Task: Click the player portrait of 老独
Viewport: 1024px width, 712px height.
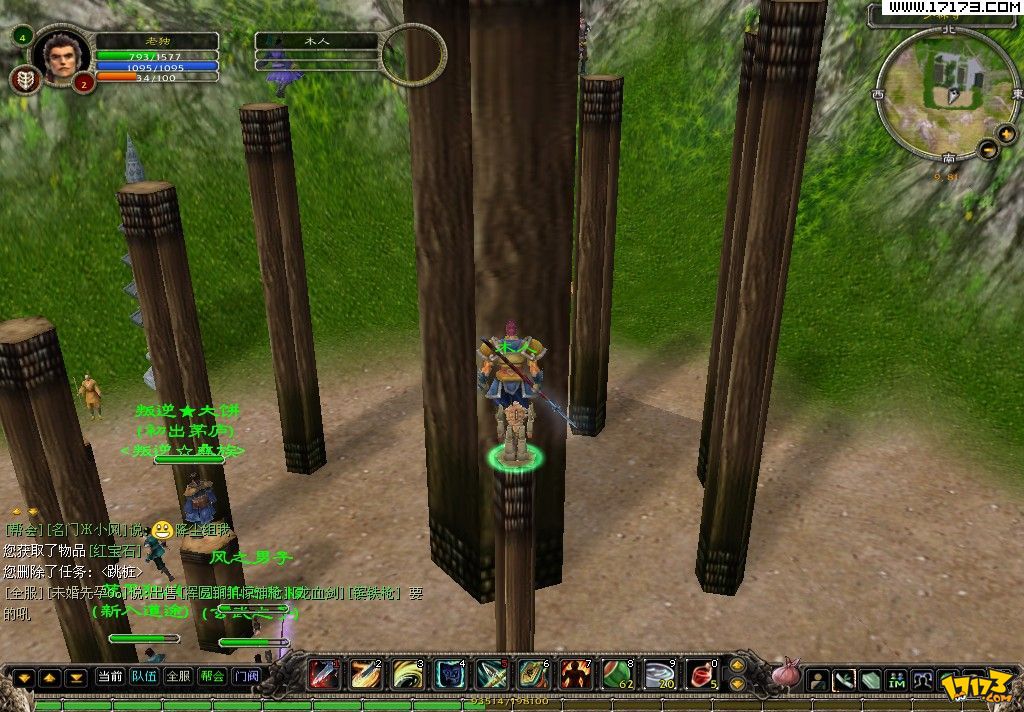Action: click(x=60, y=56)
